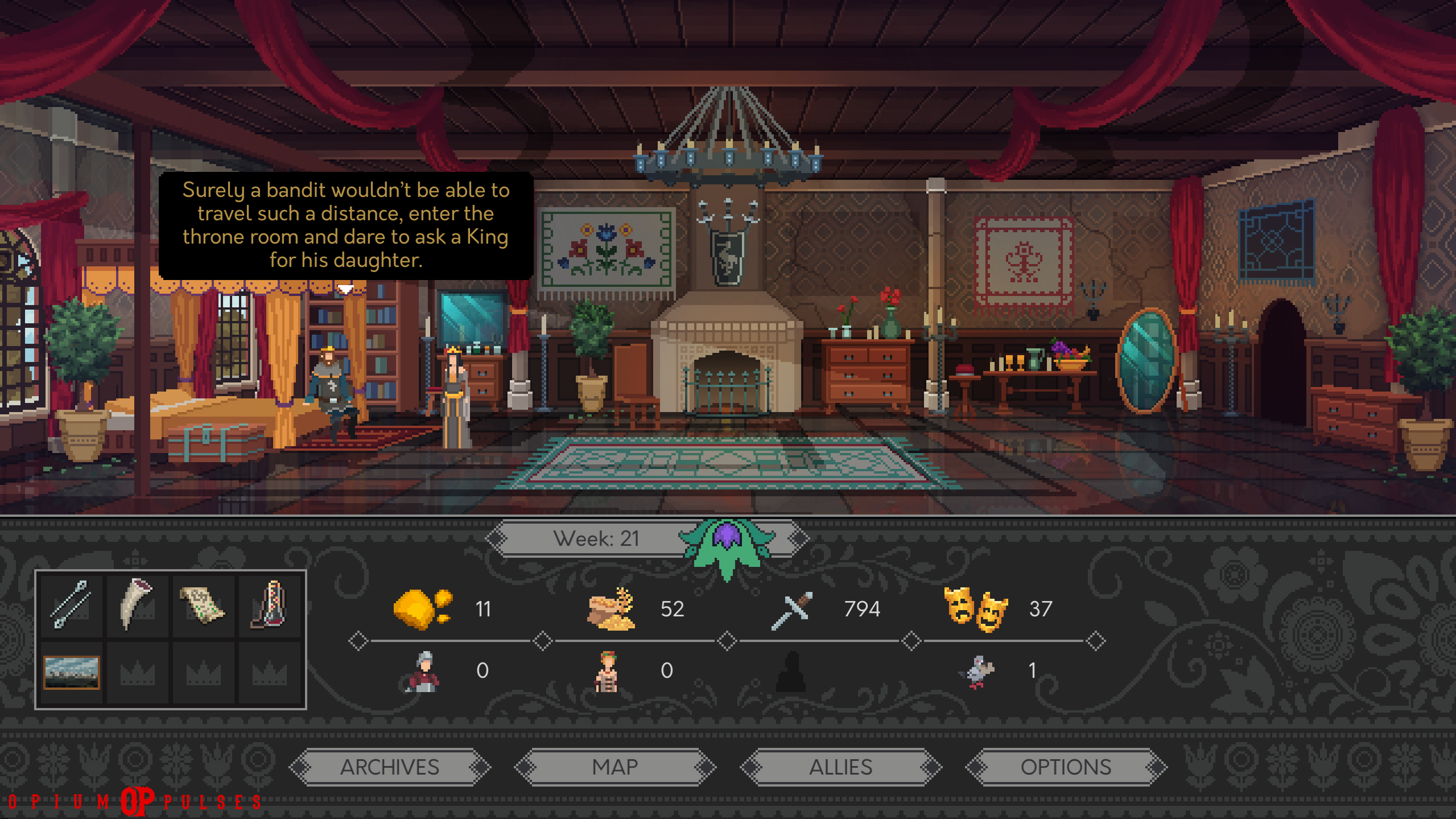The height and width of the screenshot is (819, 1456).
Task: Advance dialogue via the white arrow
Action: (345, 289)
